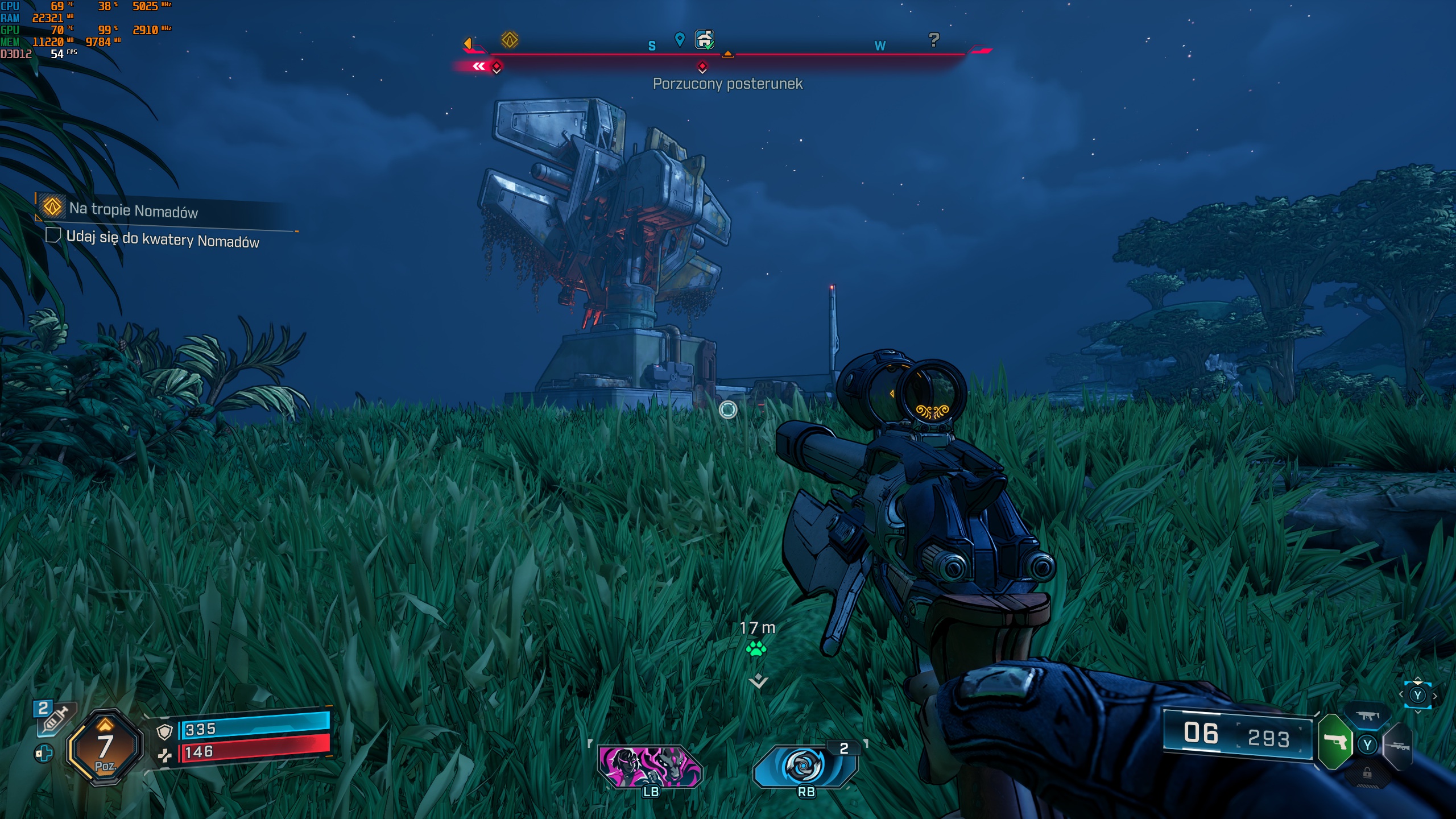The image size is (1456, 819).
Task: Open the Na tropie Nomadów quest tracker
Action: [133, 210]
